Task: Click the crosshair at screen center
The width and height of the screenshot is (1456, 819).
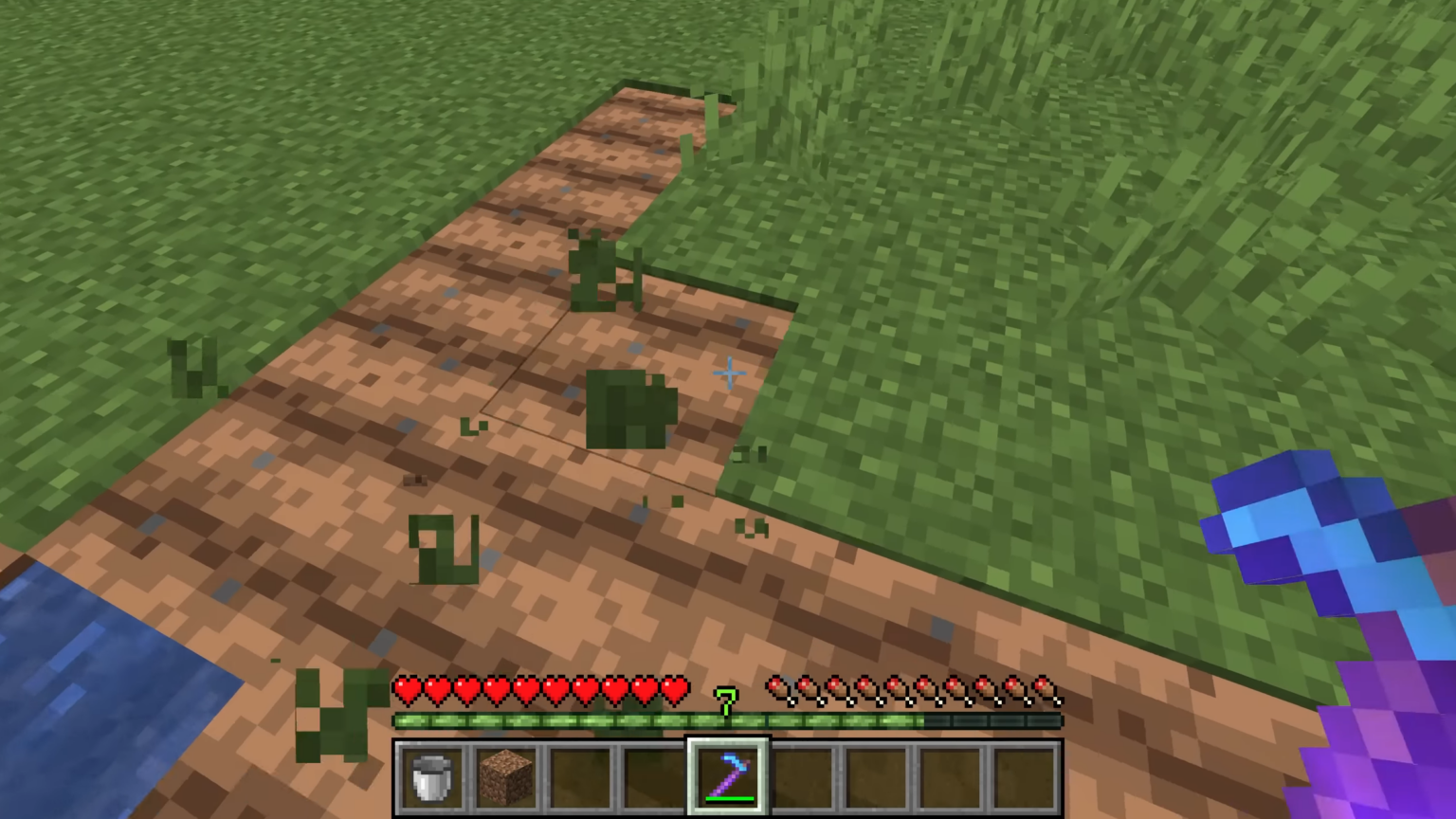Action: (x=728, y=374)
